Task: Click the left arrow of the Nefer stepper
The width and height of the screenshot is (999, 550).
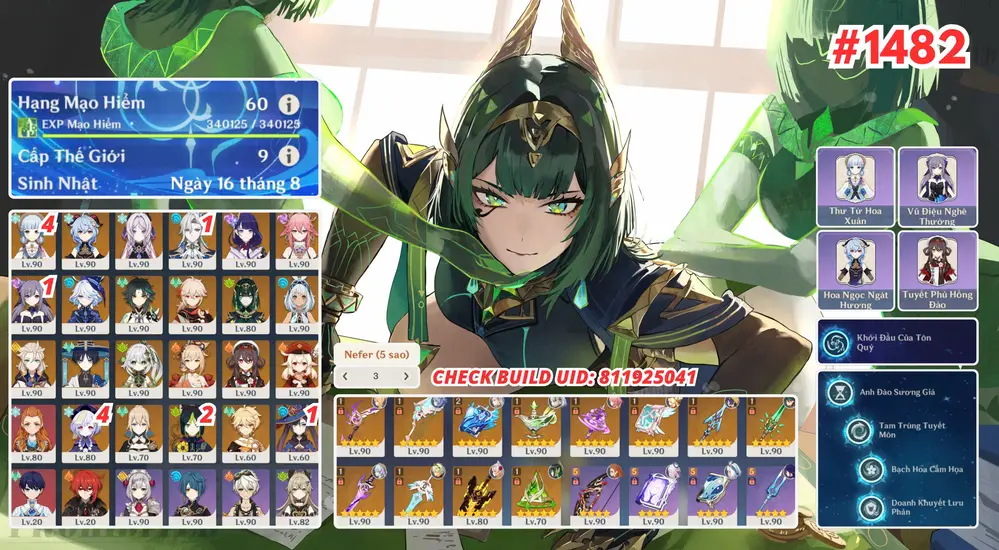Action: pyautogui.click(x=346, y=376)
